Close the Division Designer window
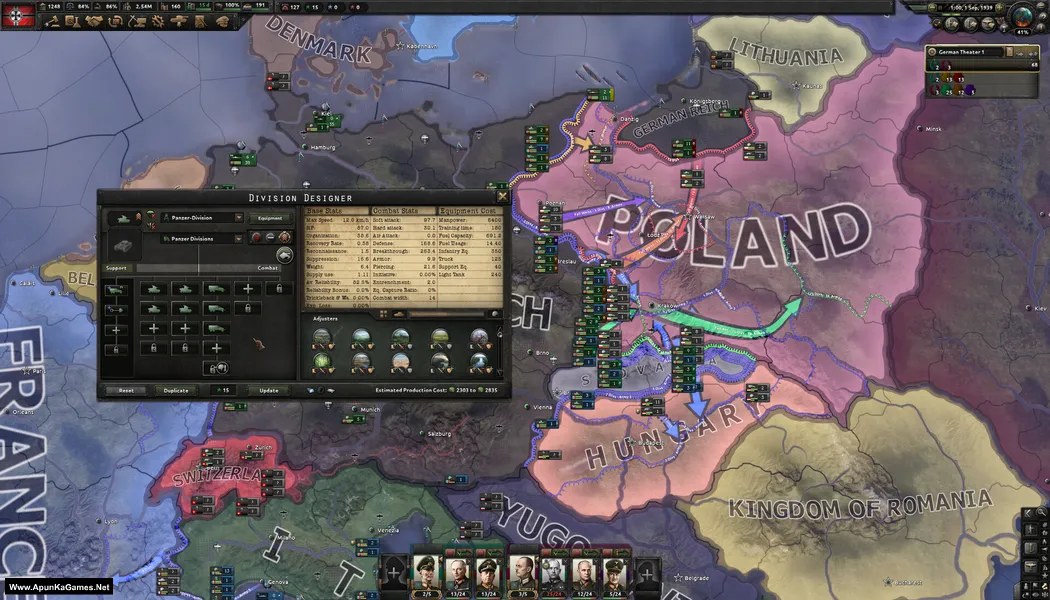The width and height of the screenshot is (1050, 600). (x=502, y=197)
